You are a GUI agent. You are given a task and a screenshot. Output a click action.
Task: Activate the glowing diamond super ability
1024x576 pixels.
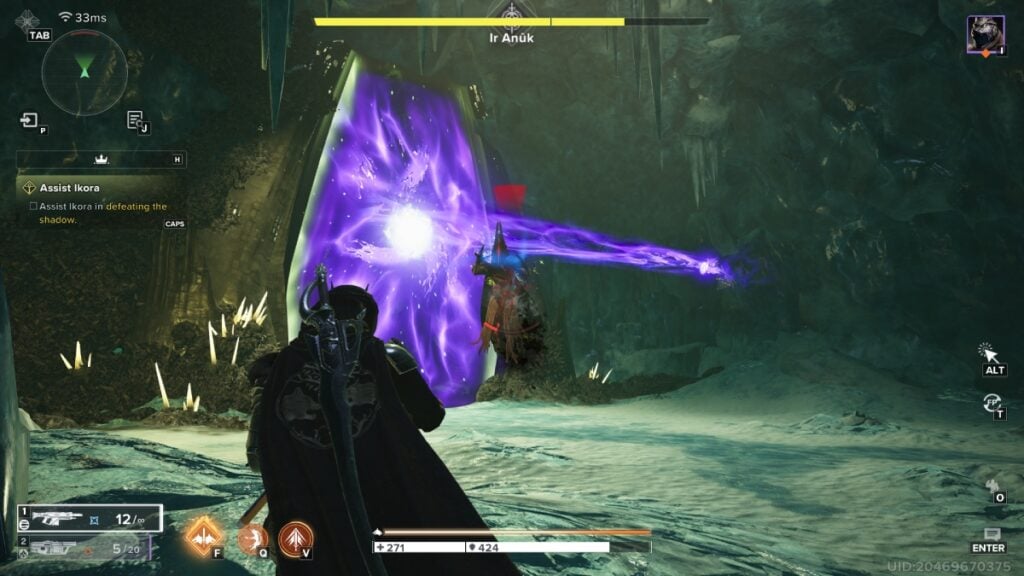pos(202,536)
